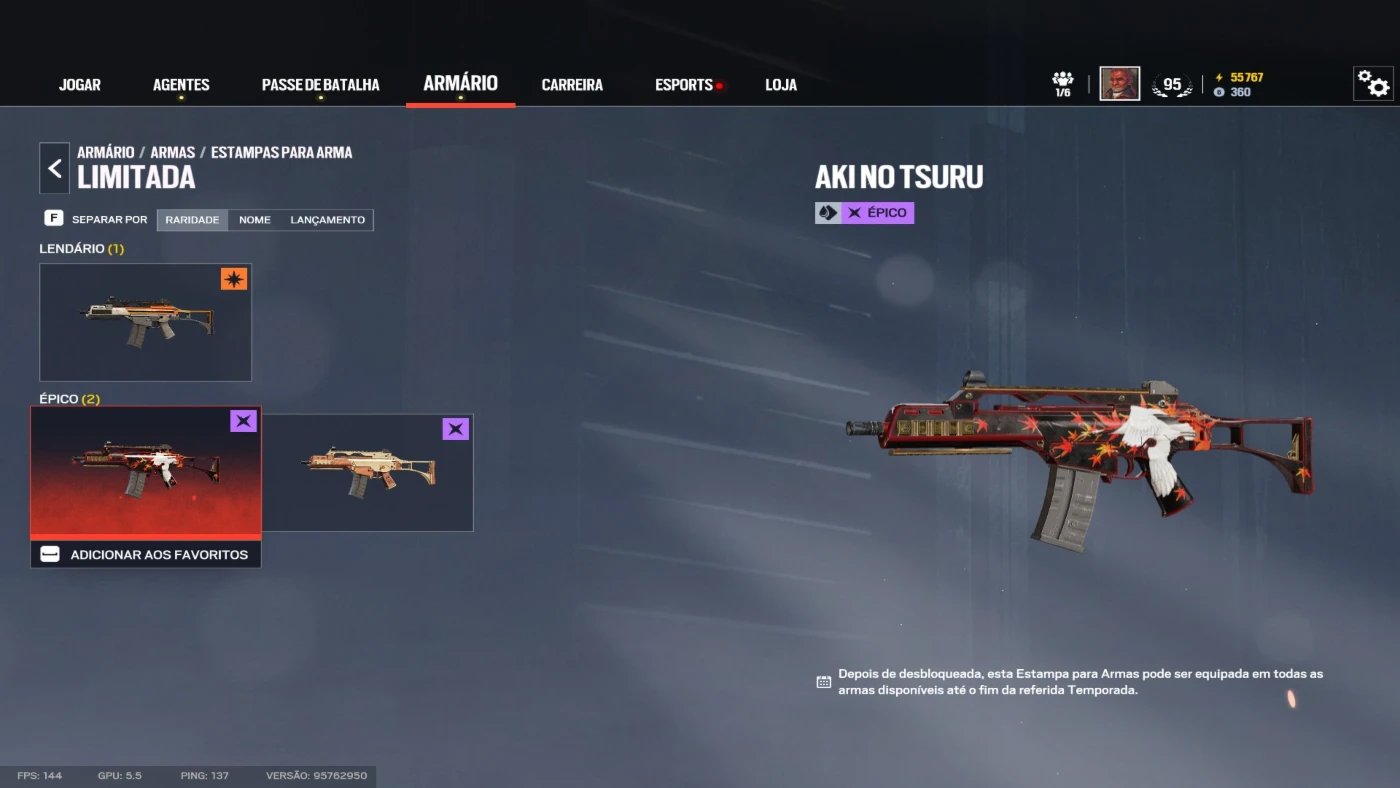1400x788 pixels.
Task: Navigate to Armário in the breadcrumb
Action: point(106,153)
